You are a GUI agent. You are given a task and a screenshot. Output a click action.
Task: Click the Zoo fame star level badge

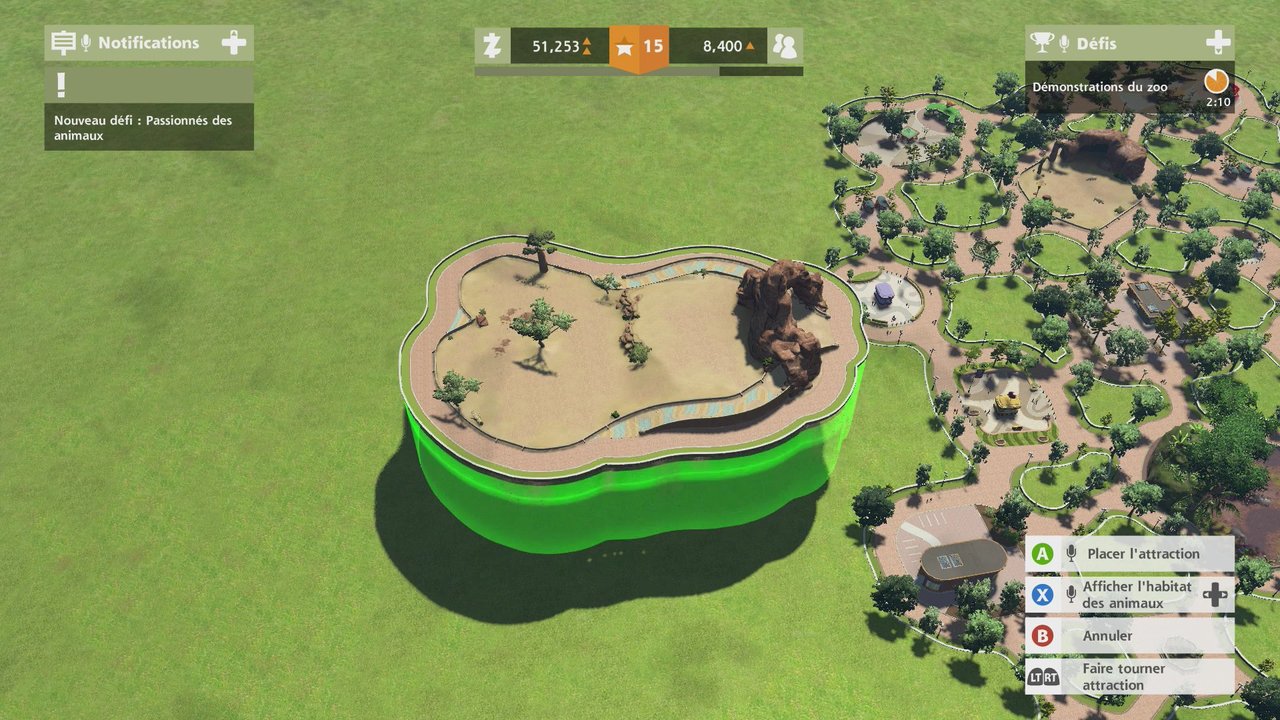point(639,46)
